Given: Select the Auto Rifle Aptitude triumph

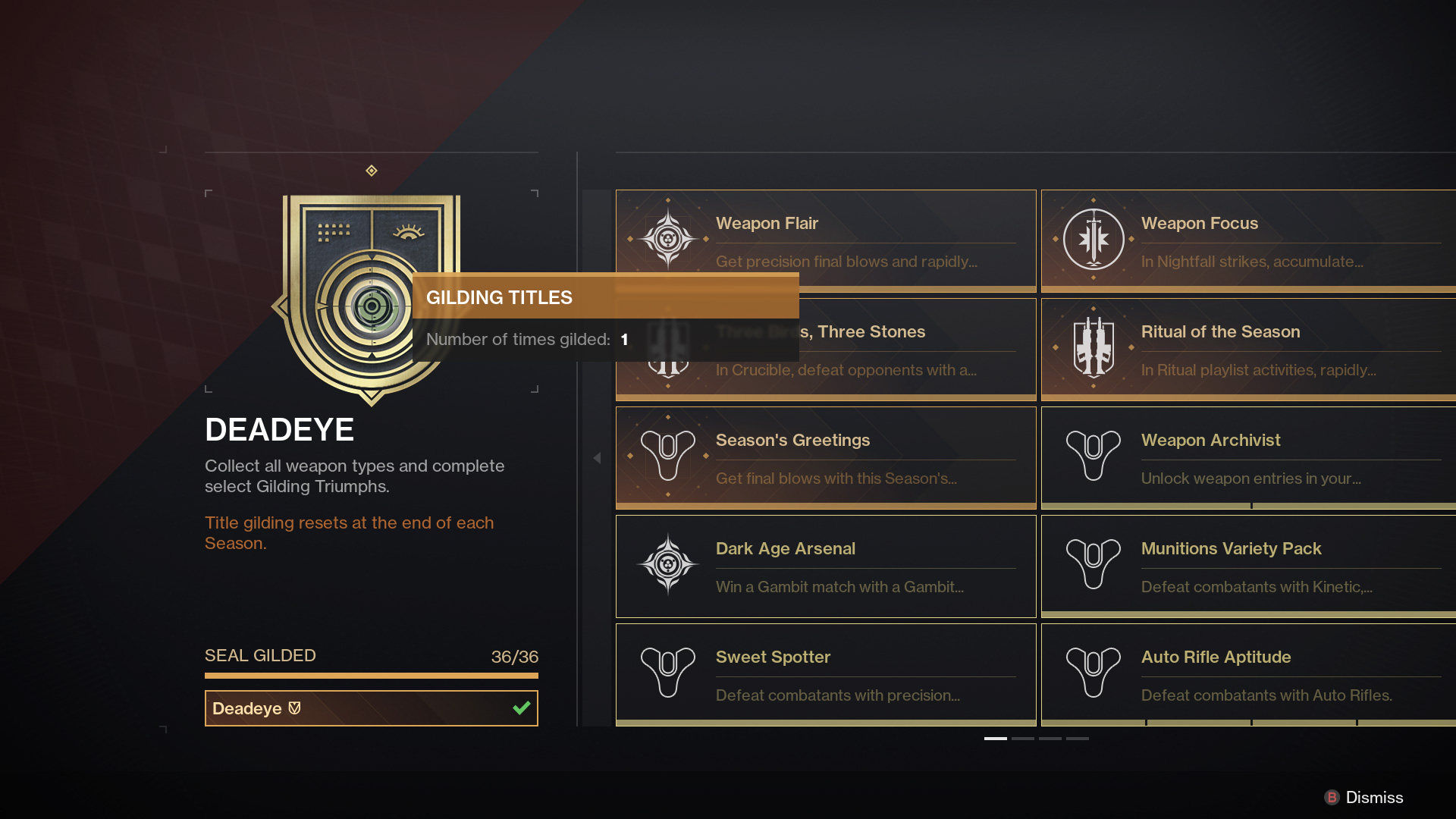Looking at the screenshot, I should (x=1247, y=673).
